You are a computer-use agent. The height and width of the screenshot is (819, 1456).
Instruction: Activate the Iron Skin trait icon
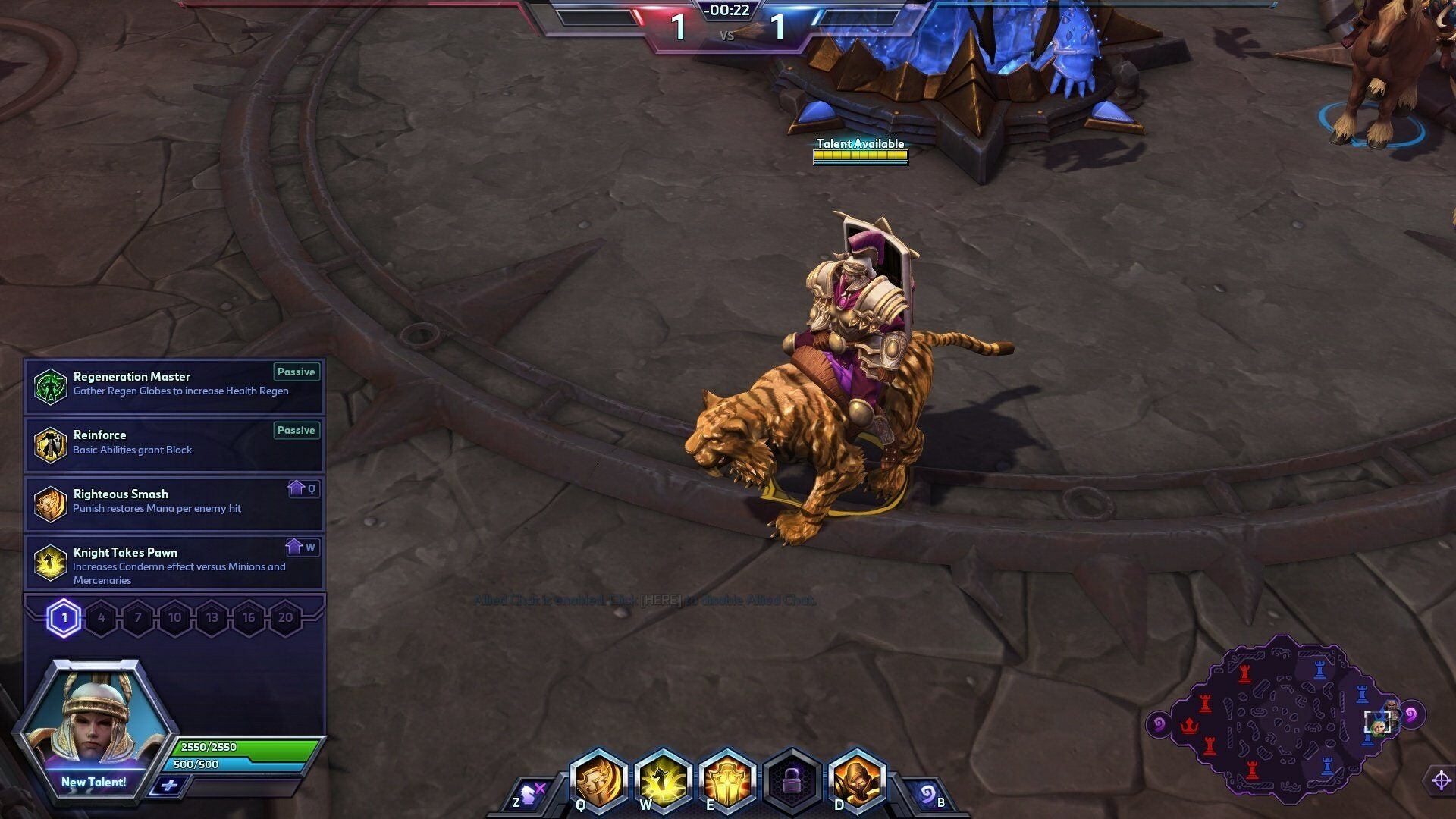(856, 780)
